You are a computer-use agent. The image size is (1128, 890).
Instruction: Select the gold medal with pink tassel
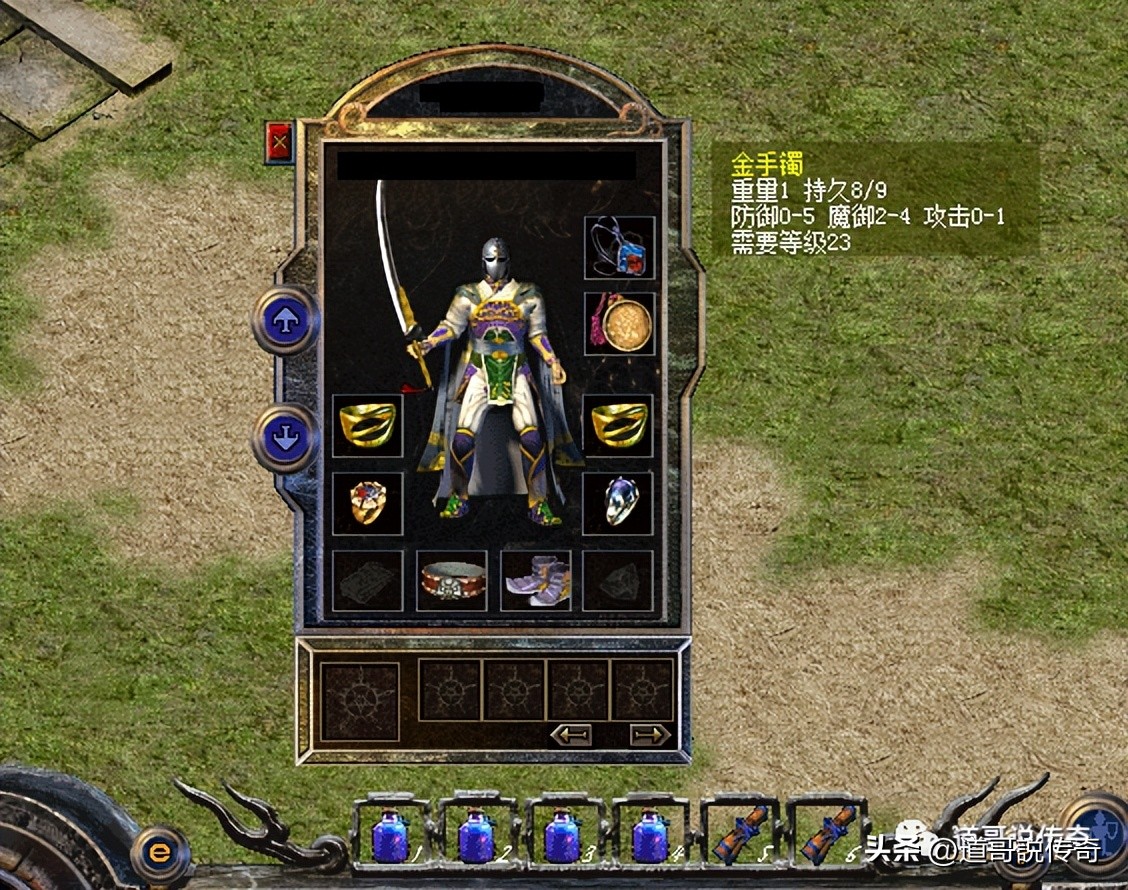pyautogui.click(x=619, y=323)
